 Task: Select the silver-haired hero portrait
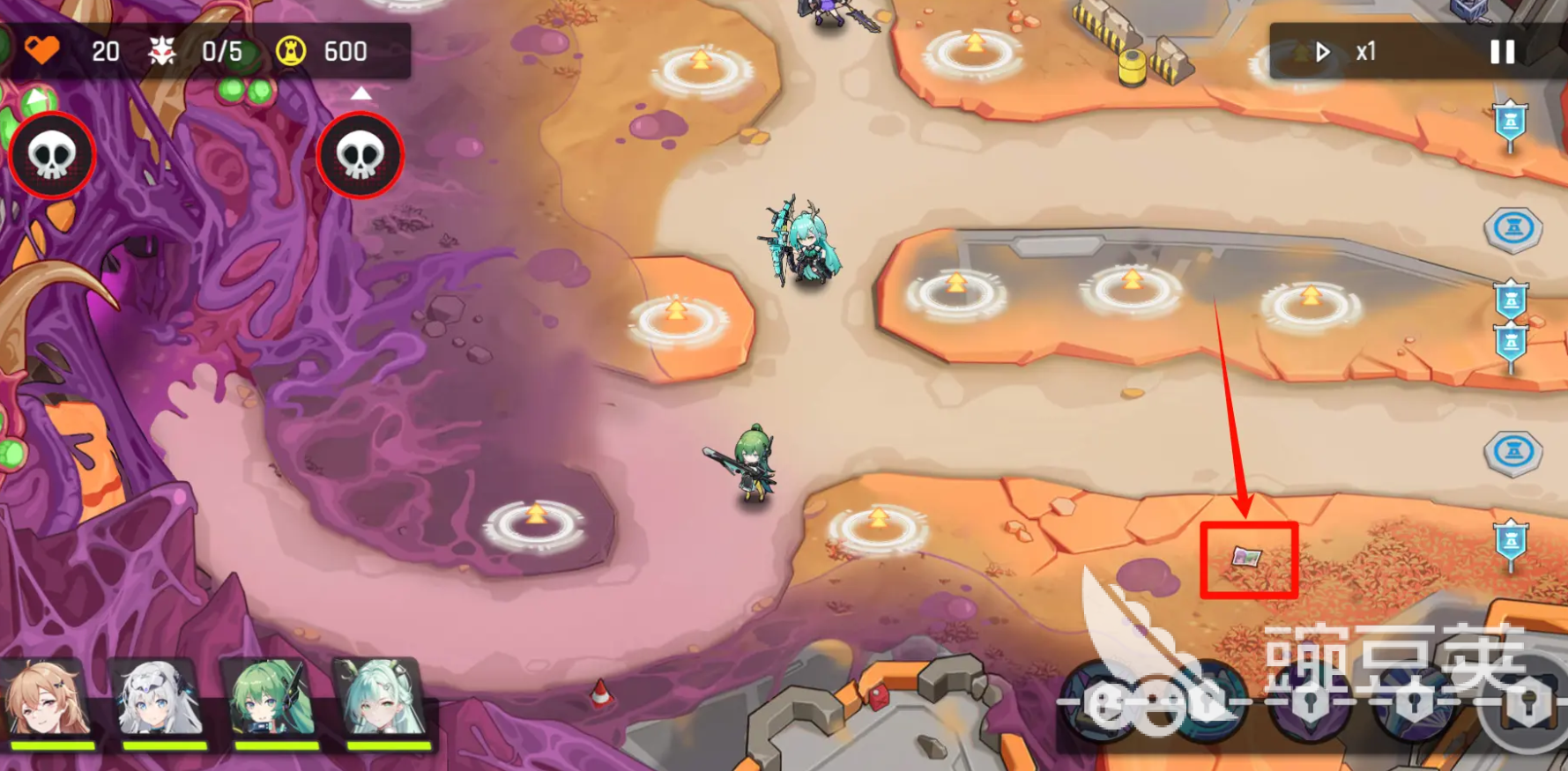coord(160,701)
